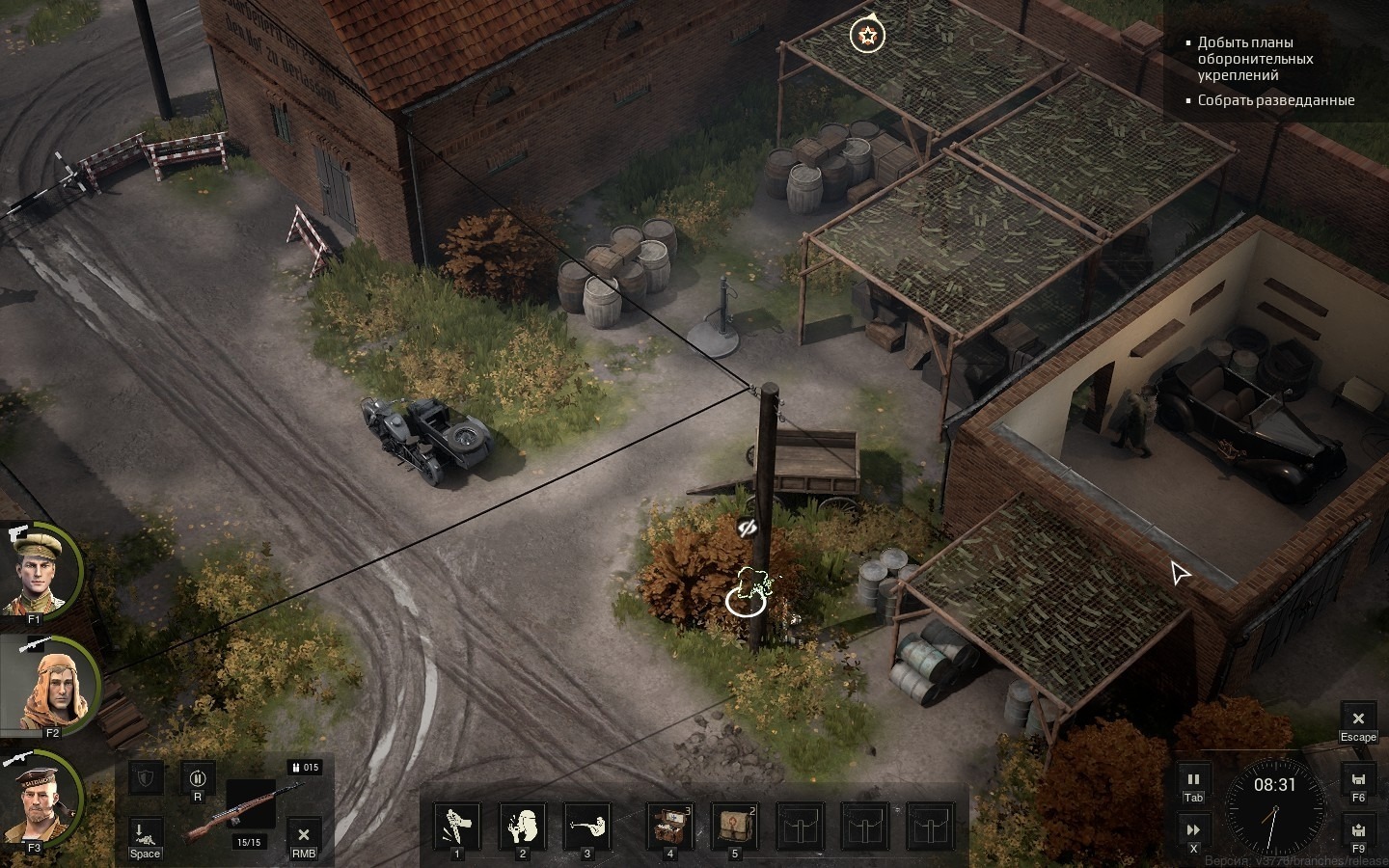Click the star objective marker
Viewport: 1389px width, 868px height.
[867, 37]
